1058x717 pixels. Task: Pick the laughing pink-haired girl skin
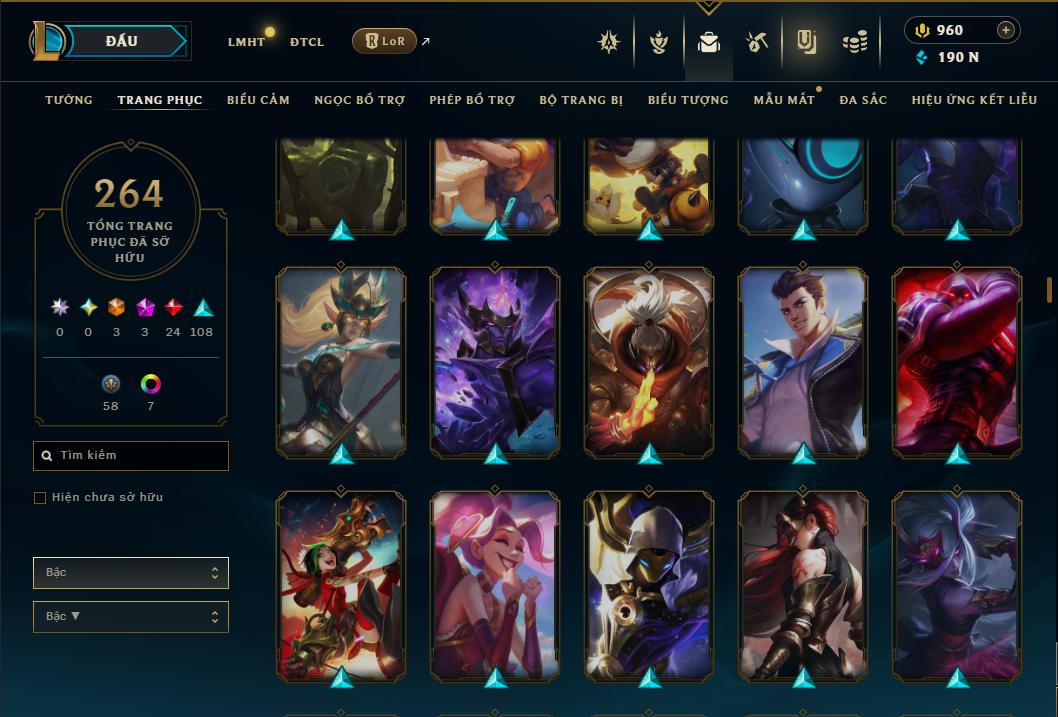click(495, 586)
